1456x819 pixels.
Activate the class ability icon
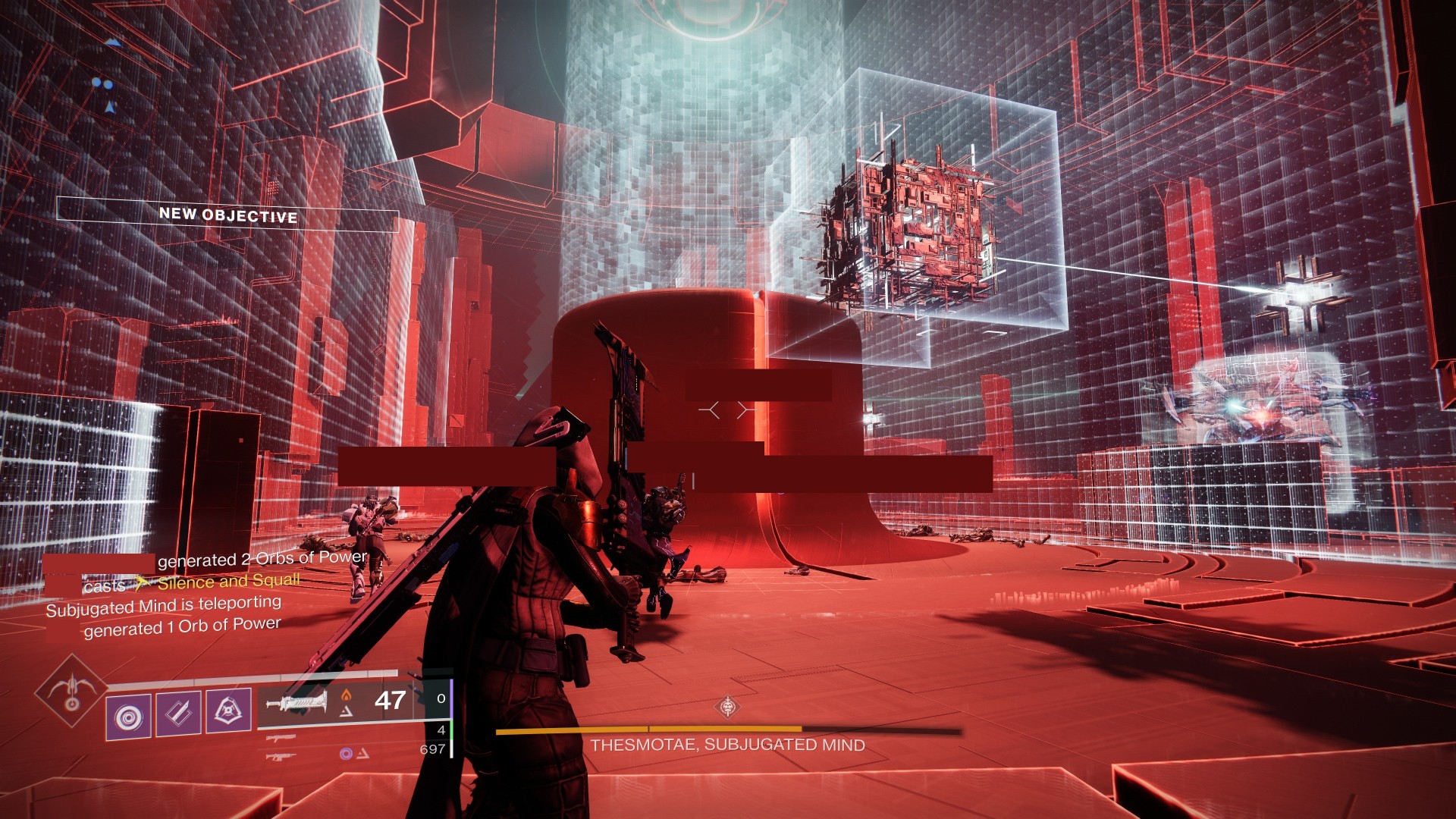(228, 711)
